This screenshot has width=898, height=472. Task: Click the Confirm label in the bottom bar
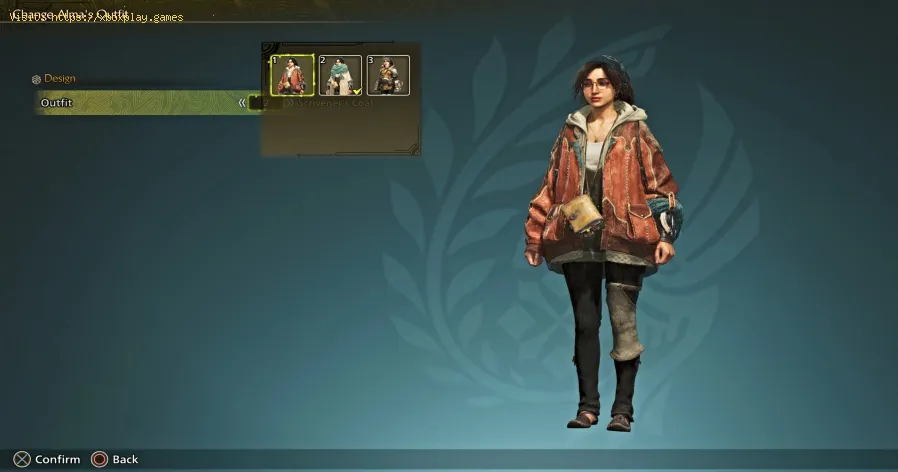coord(57,459)
